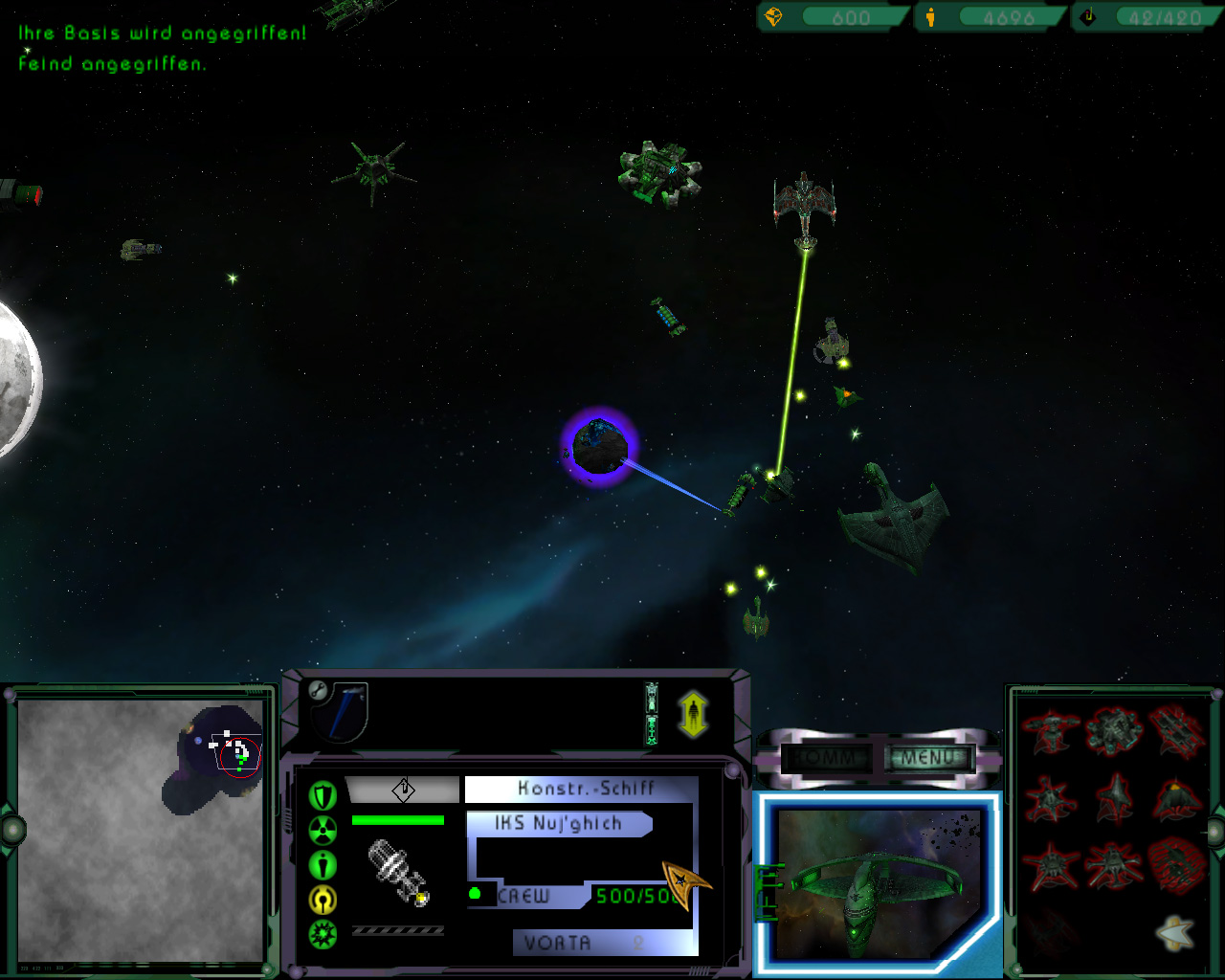
Task: Click the gray alert diamond bar
Action: [x=402, y=790]
